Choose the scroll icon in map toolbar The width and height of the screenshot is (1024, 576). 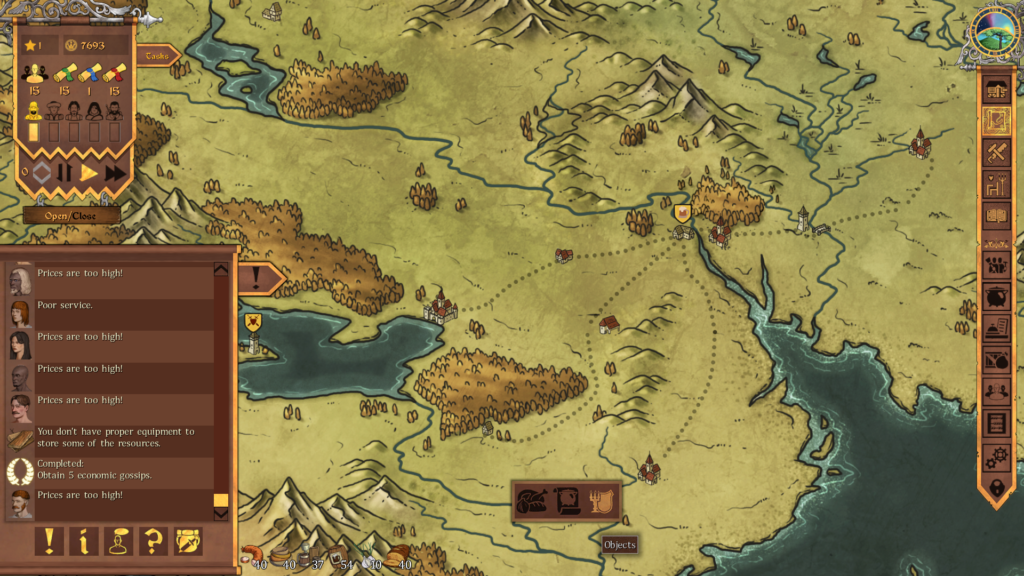click(x=567, y=500)
